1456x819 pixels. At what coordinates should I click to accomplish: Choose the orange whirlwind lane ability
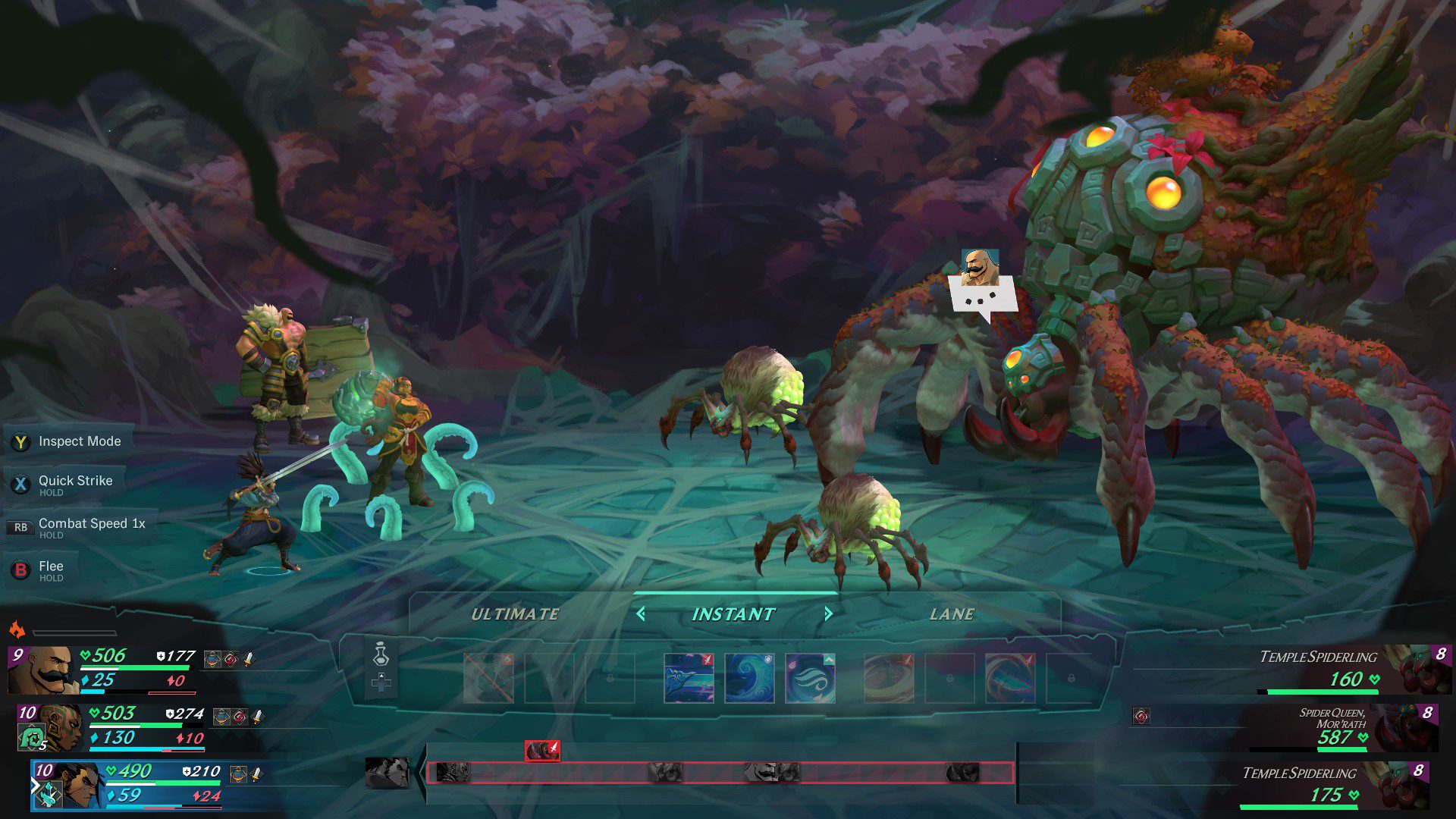tap(889, 678)
